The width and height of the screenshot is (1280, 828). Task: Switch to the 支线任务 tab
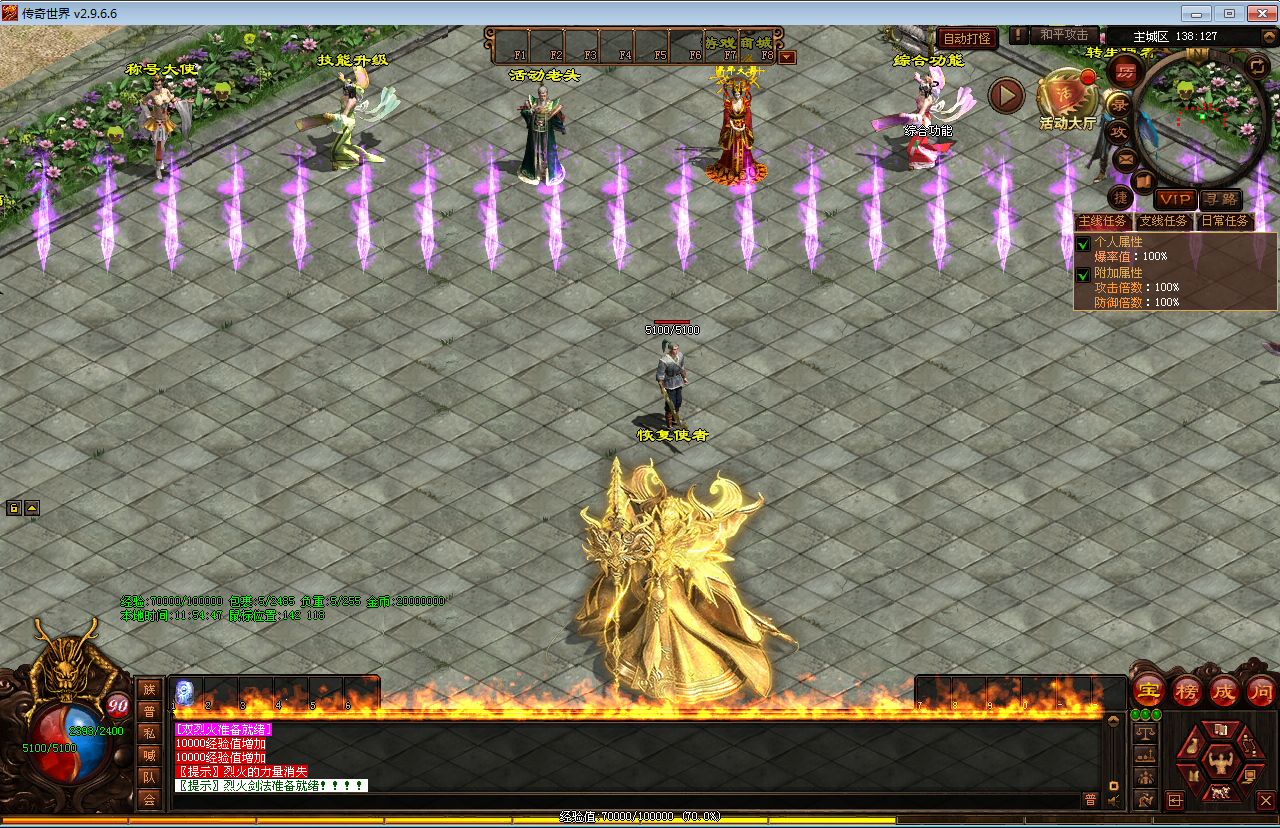(x=1164, y=221)
